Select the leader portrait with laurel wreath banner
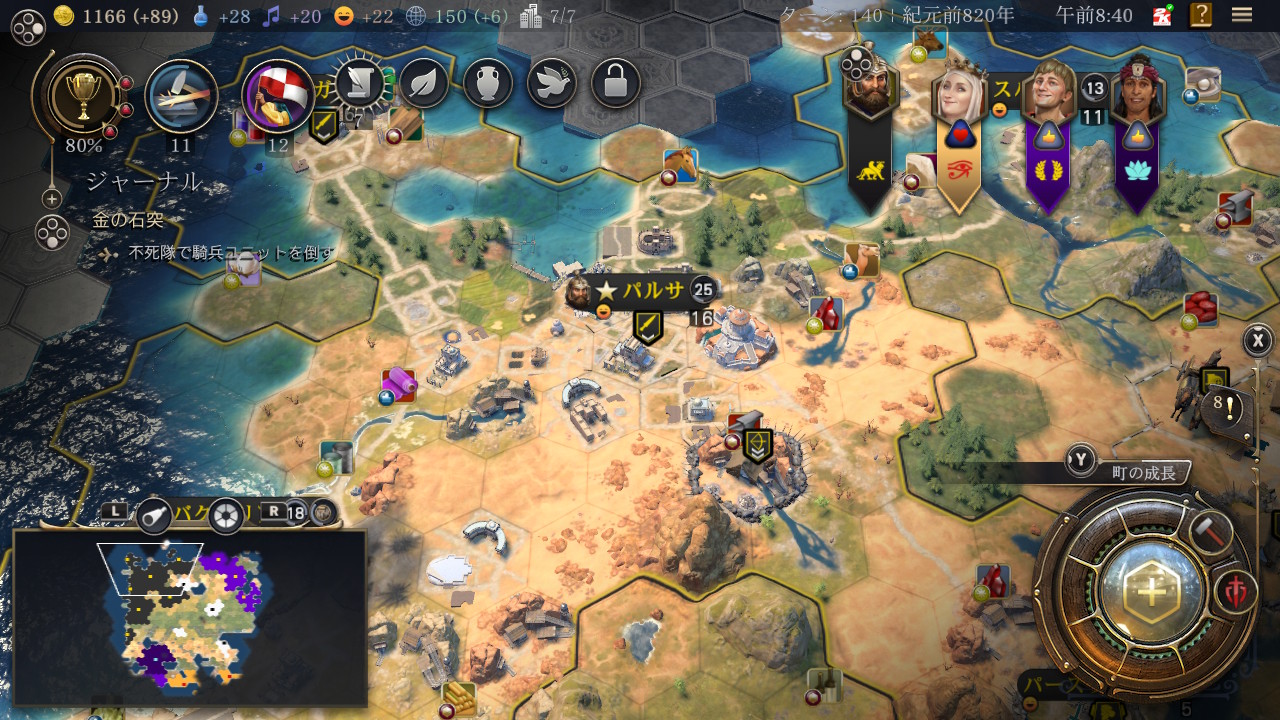This screenshot has width=1280, height=720. pos(1047,92)
